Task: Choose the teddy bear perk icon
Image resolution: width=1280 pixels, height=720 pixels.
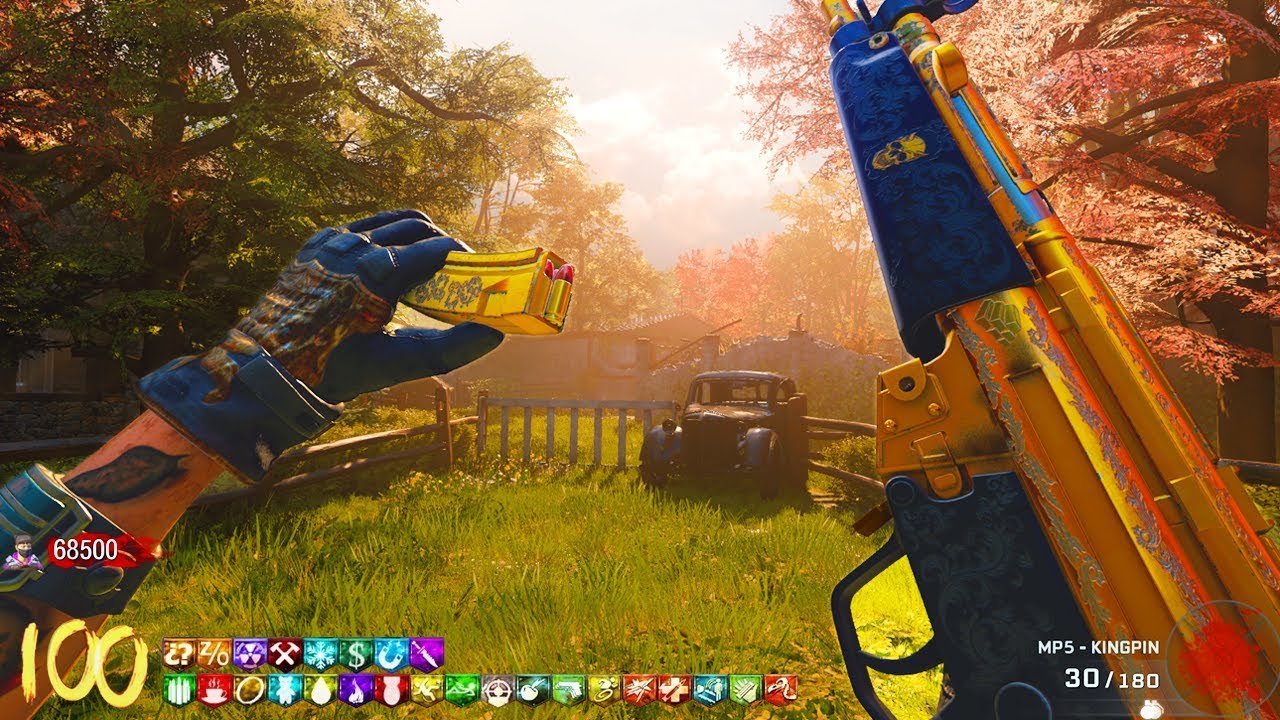Action: pyautogui.click(x=284, y=689)
